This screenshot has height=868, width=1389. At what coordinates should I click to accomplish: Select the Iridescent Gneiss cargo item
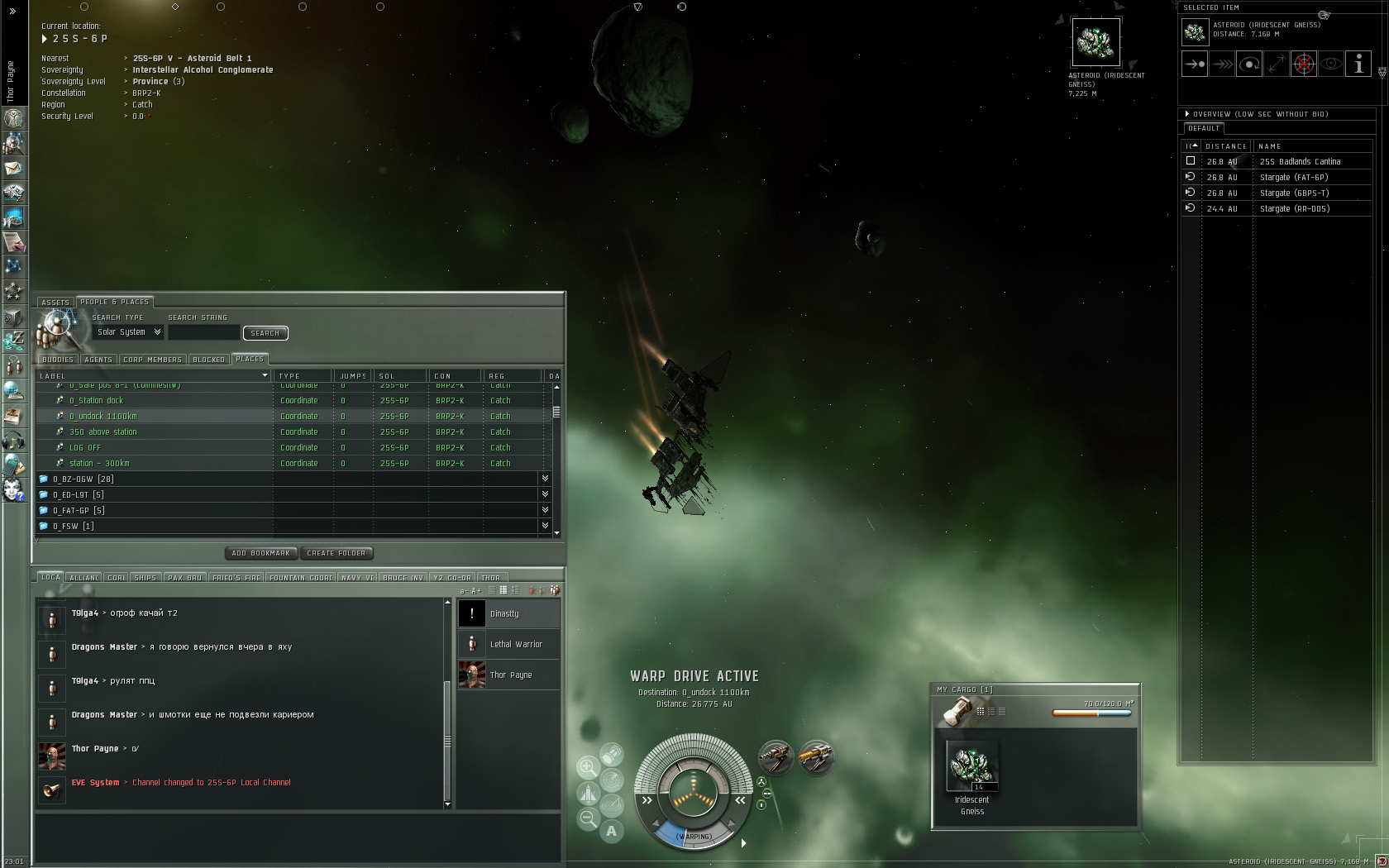972,767
